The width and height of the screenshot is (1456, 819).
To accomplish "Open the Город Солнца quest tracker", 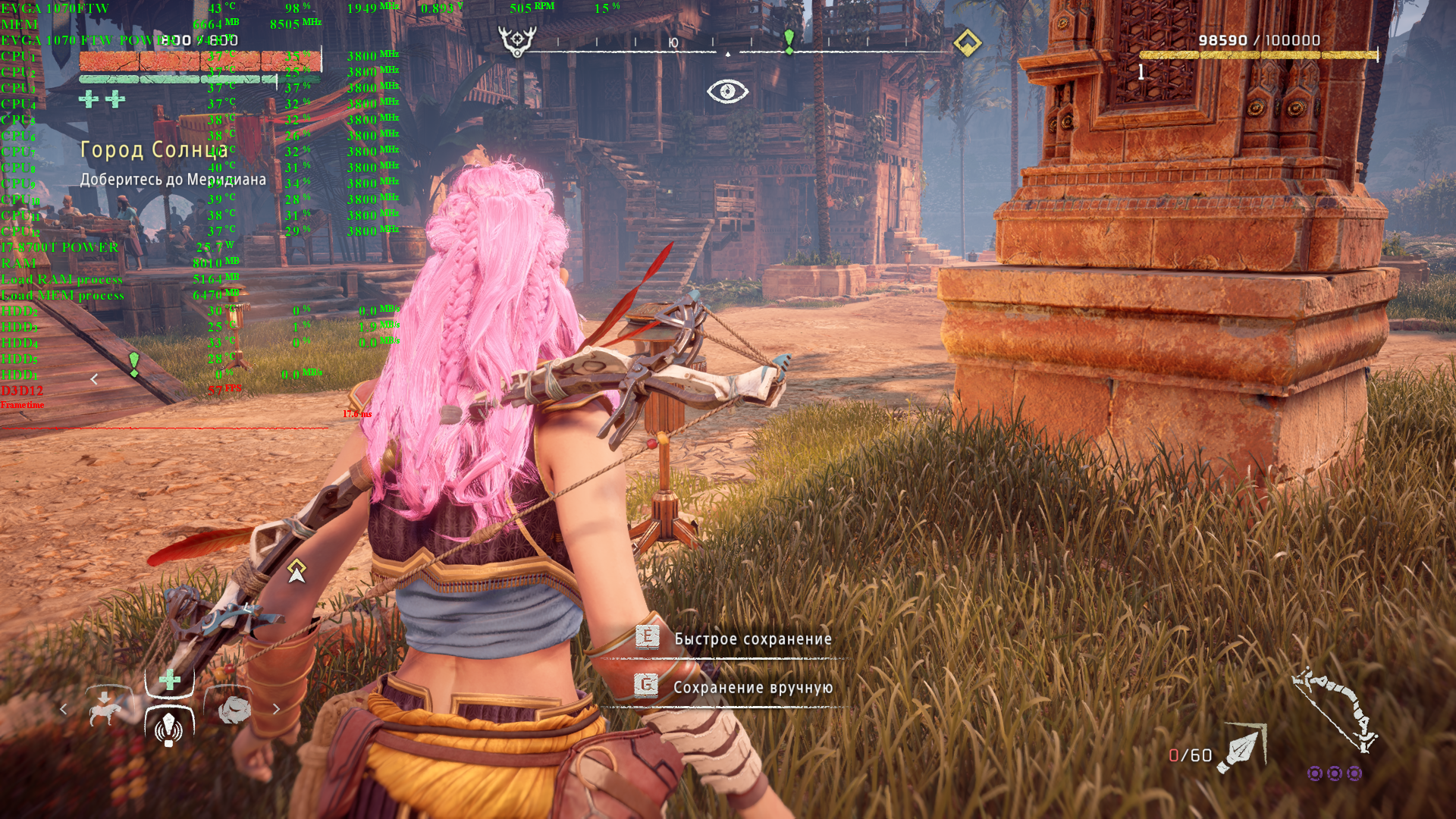I will (x=154, y=150).
